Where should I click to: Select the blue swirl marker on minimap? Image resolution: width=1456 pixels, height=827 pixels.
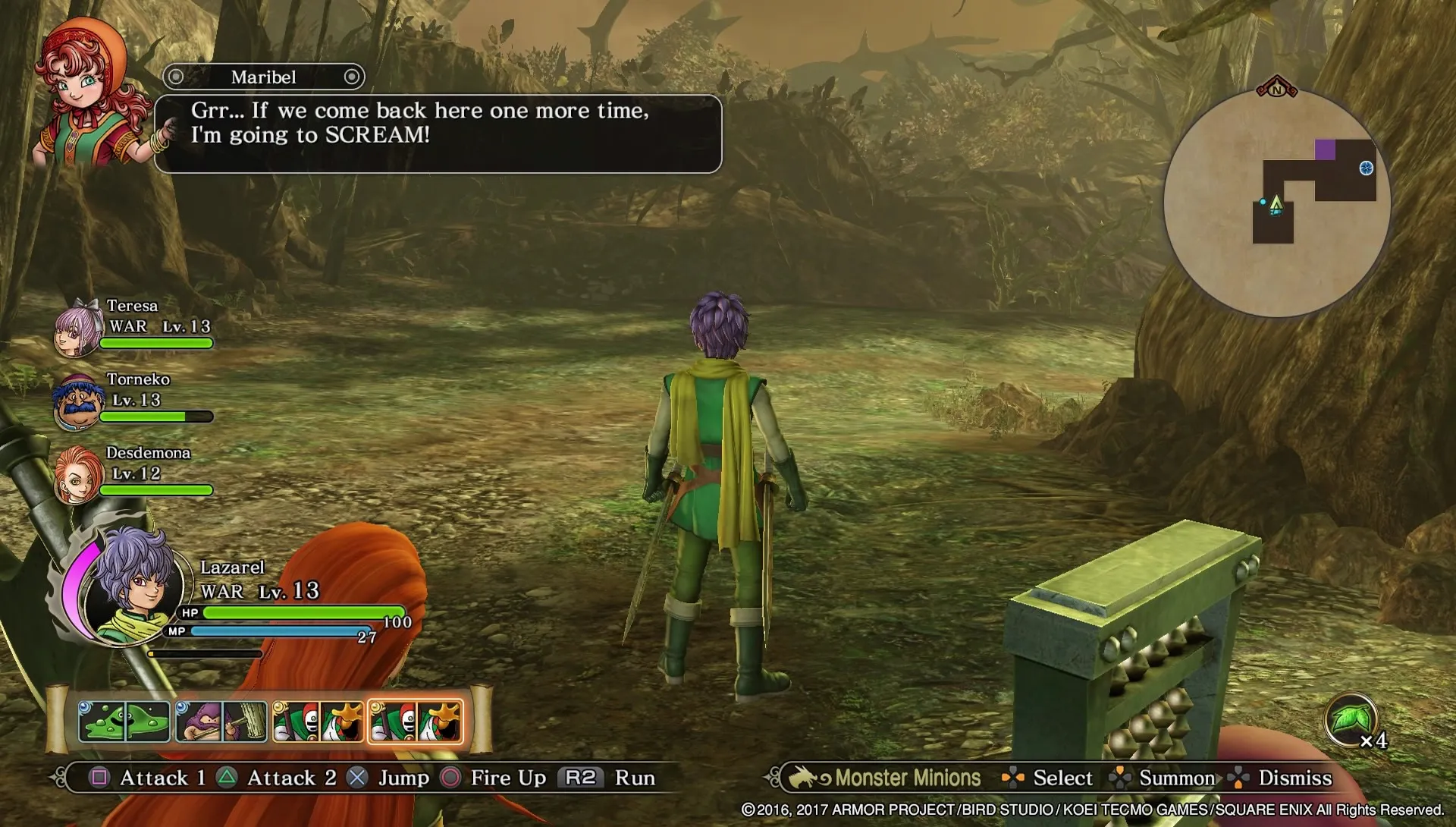coord(1366,168)
